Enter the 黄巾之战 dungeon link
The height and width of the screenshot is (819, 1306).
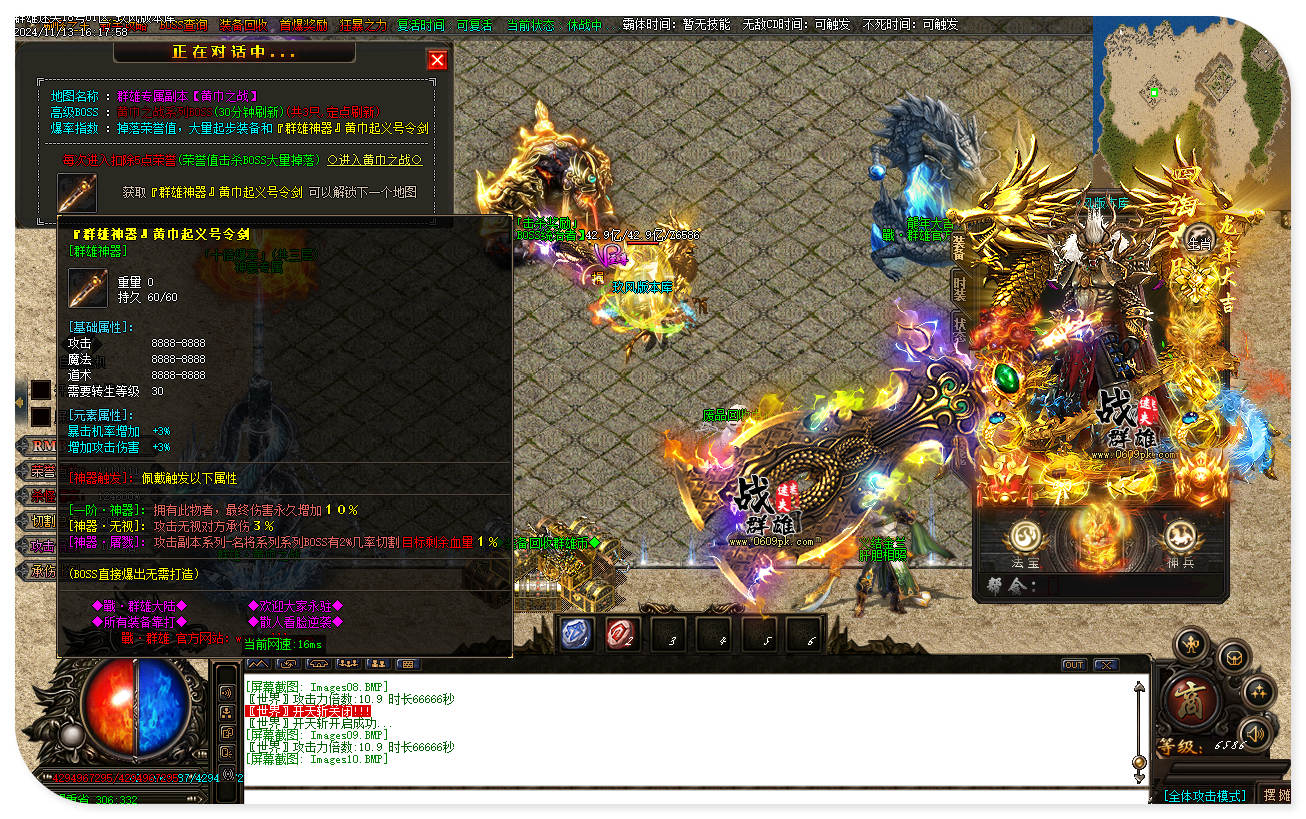click(x=374, y=159)
